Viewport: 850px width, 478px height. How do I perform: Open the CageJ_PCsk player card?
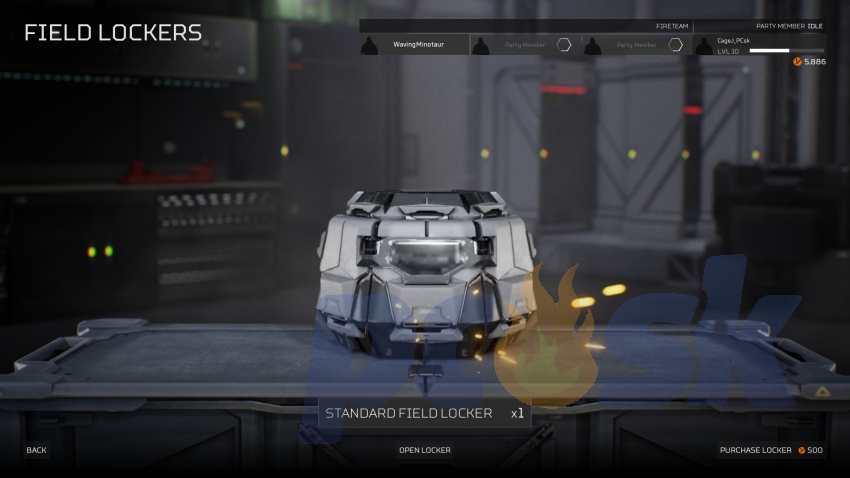pyautogui.click(x=768, y=45)
